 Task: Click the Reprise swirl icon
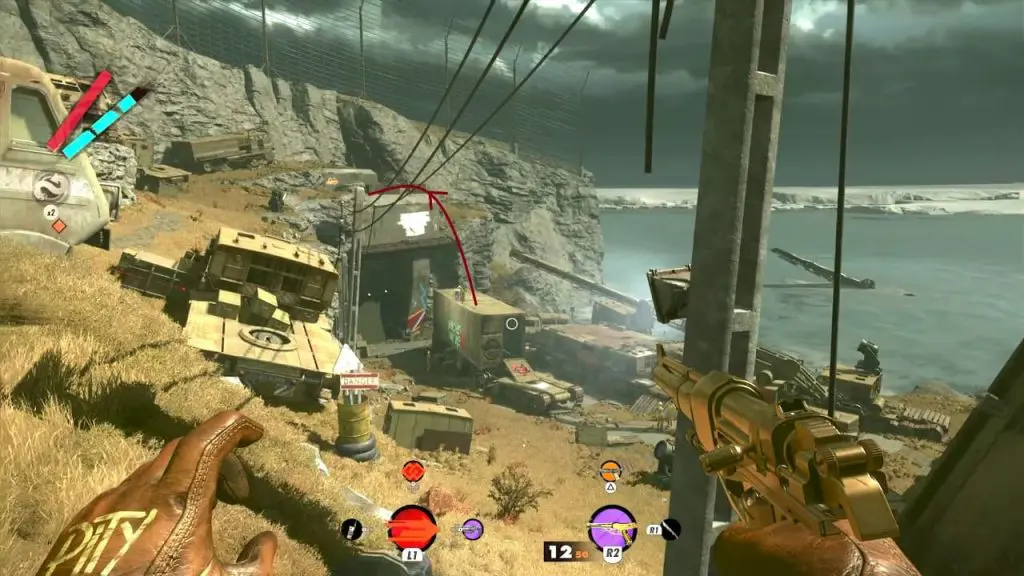50,187
